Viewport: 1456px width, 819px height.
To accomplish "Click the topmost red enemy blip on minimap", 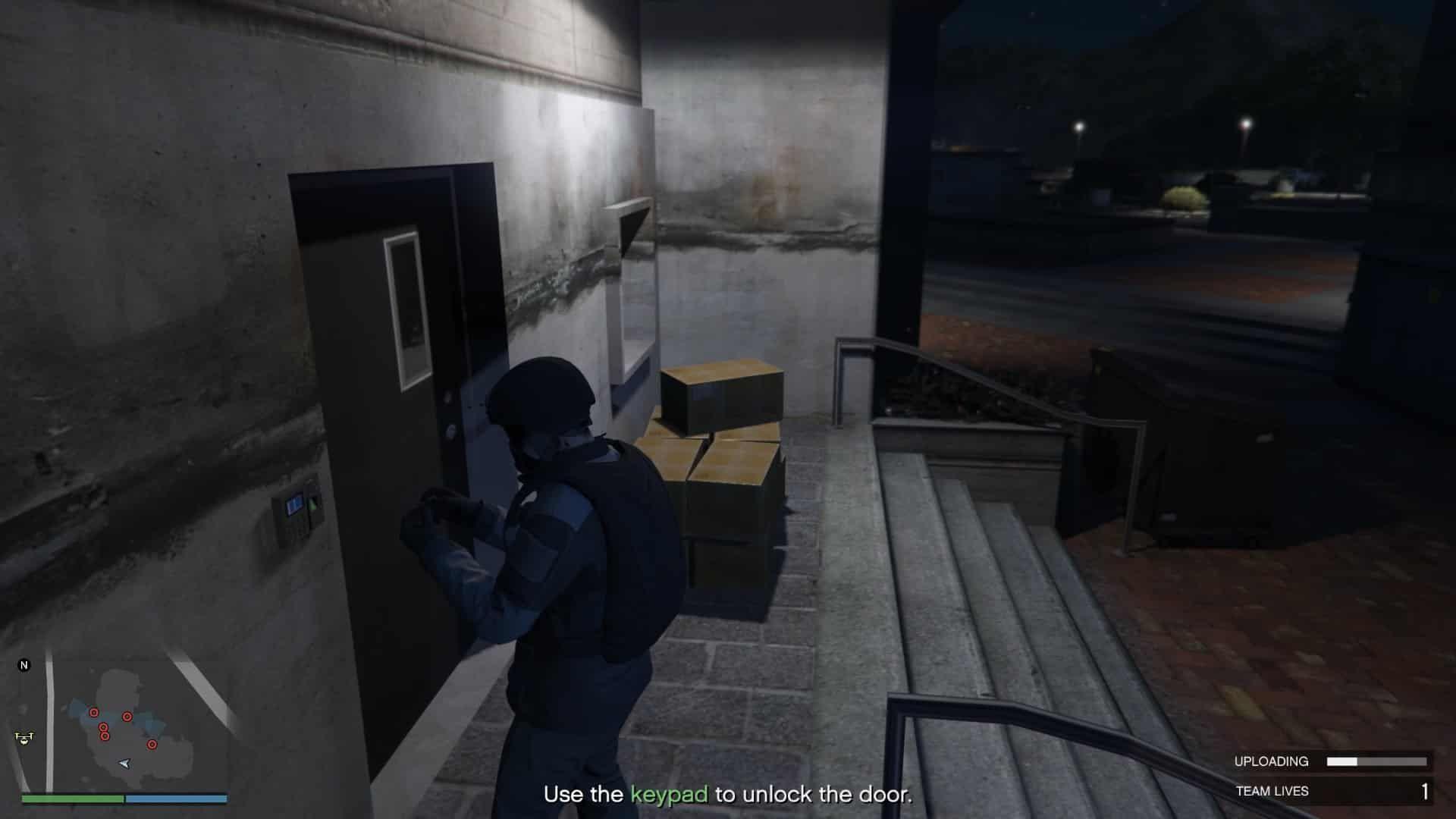I will [93, 712].
